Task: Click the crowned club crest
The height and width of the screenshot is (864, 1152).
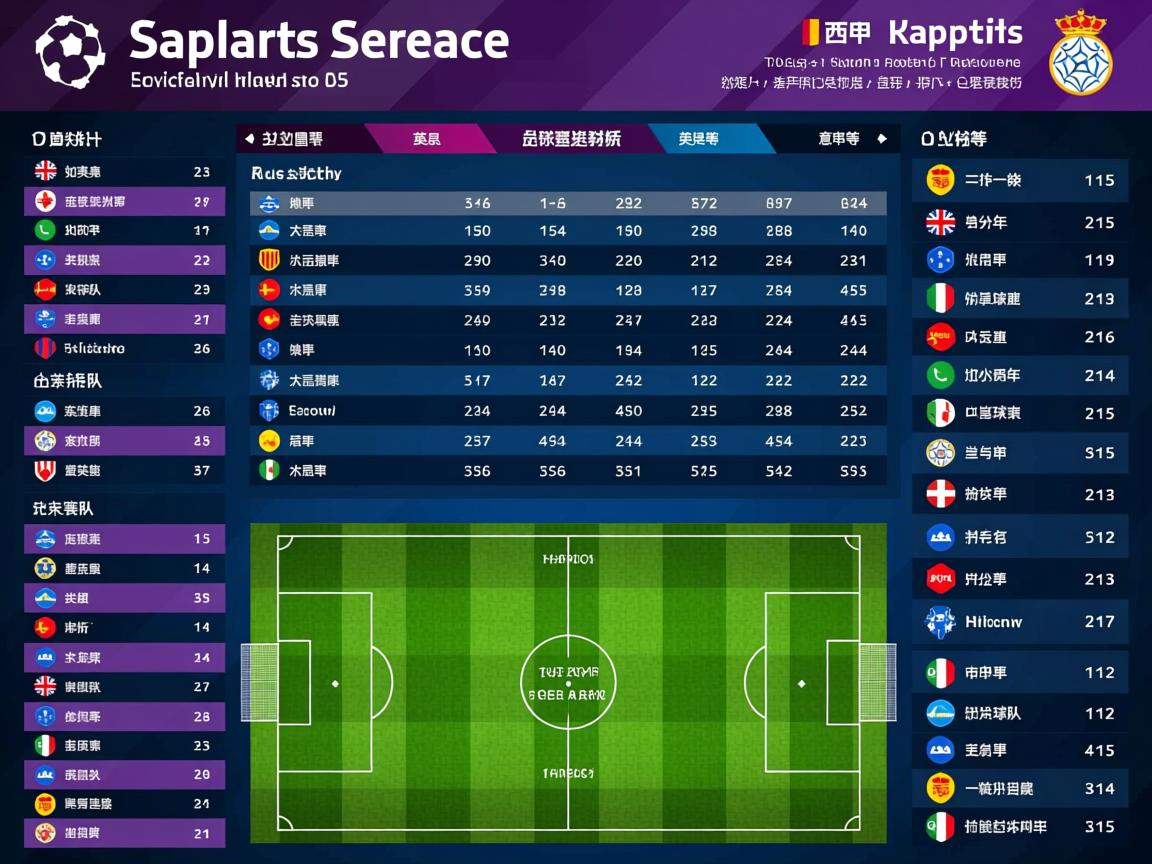Action: [1080, 53]
